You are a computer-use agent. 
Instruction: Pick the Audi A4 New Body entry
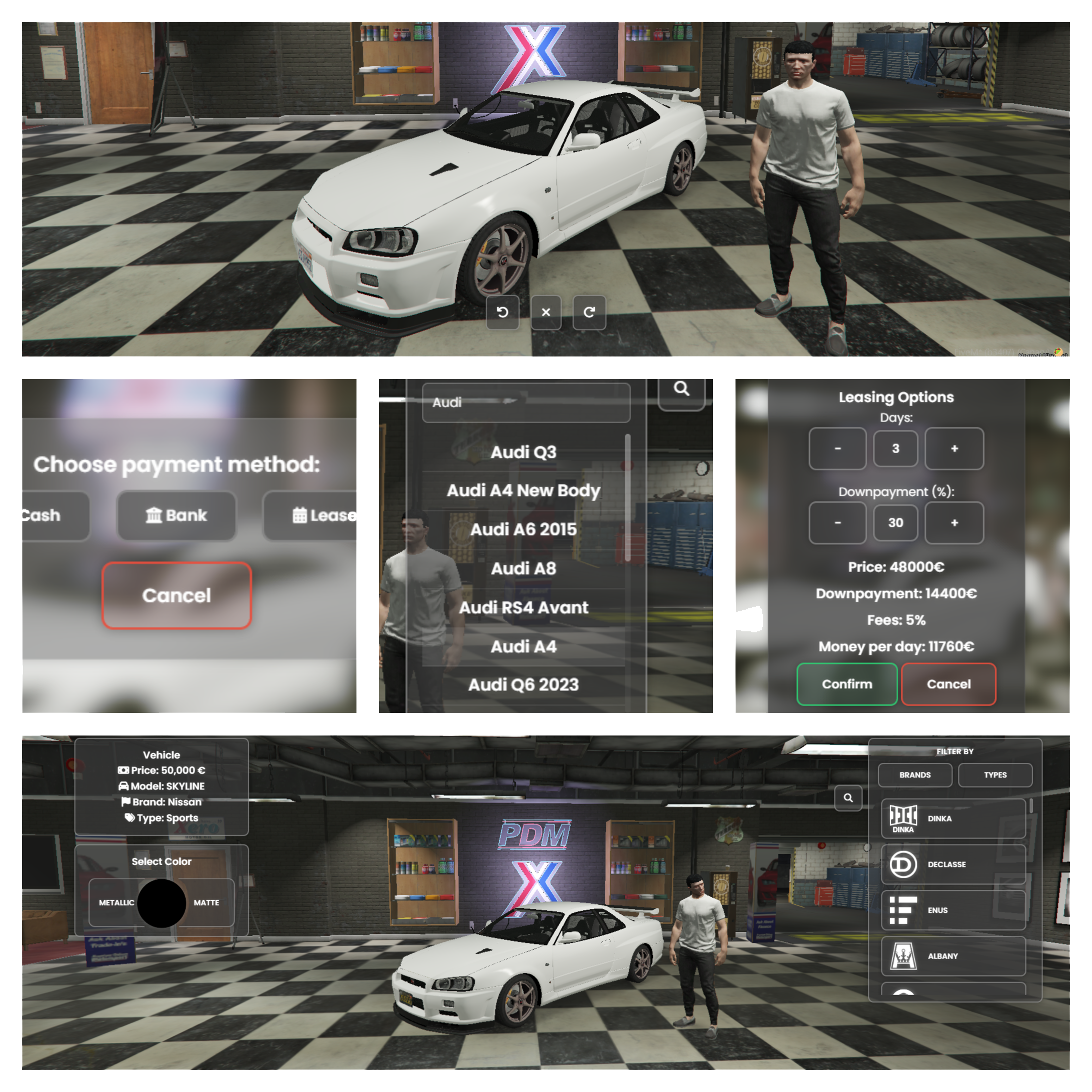(x=523, y=491)
